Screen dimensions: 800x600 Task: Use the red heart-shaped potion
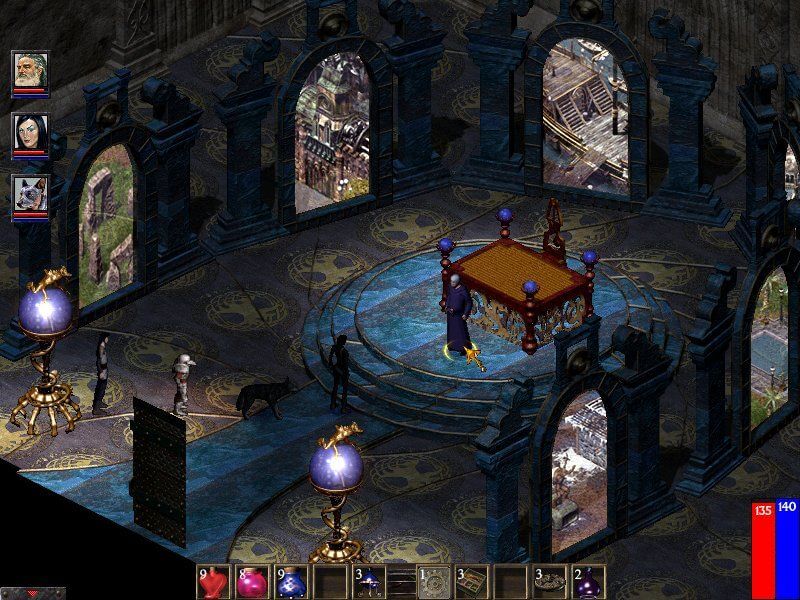click(213, 582)
